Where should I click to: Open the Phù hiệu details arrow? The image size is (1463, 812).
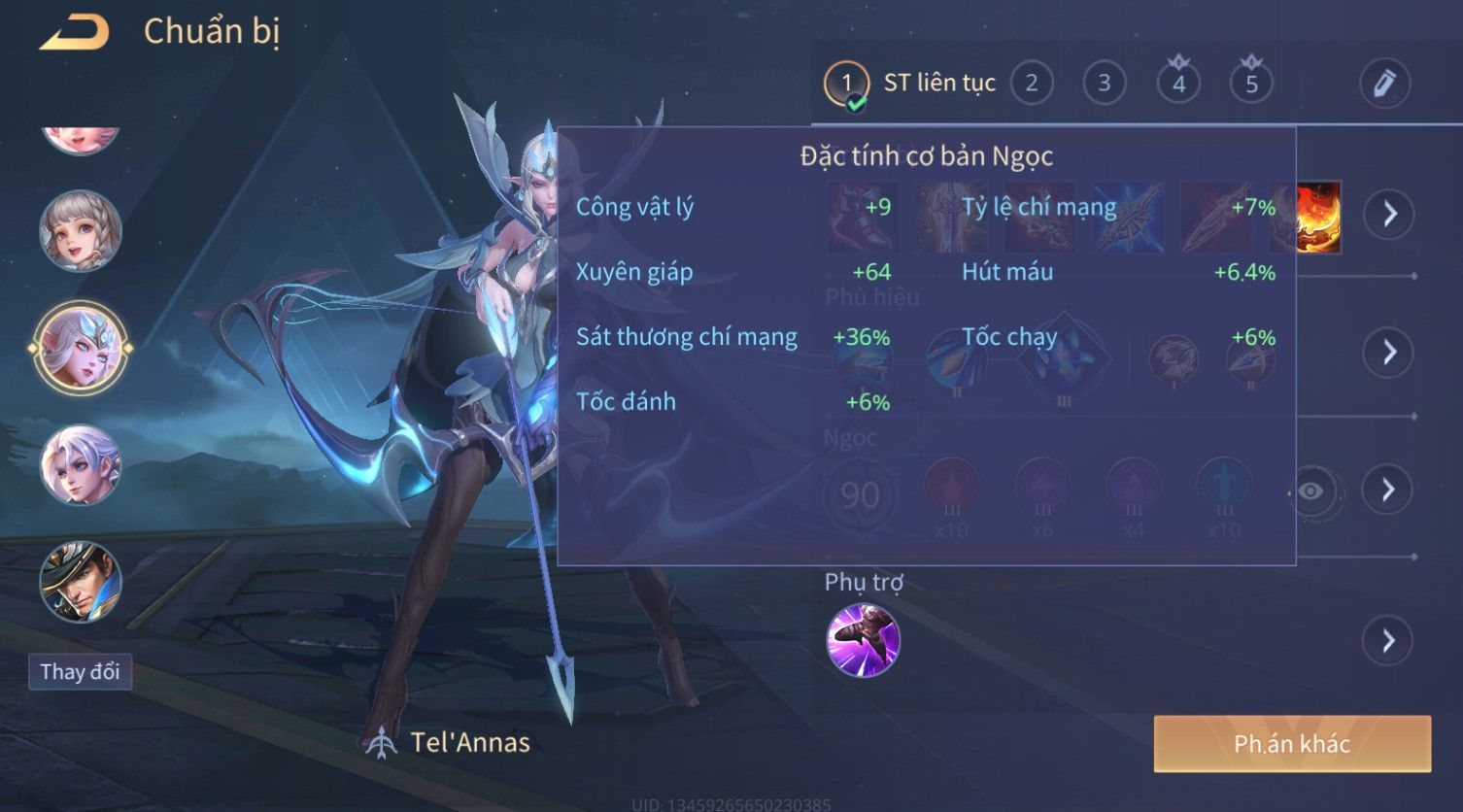pos(1389,352)
